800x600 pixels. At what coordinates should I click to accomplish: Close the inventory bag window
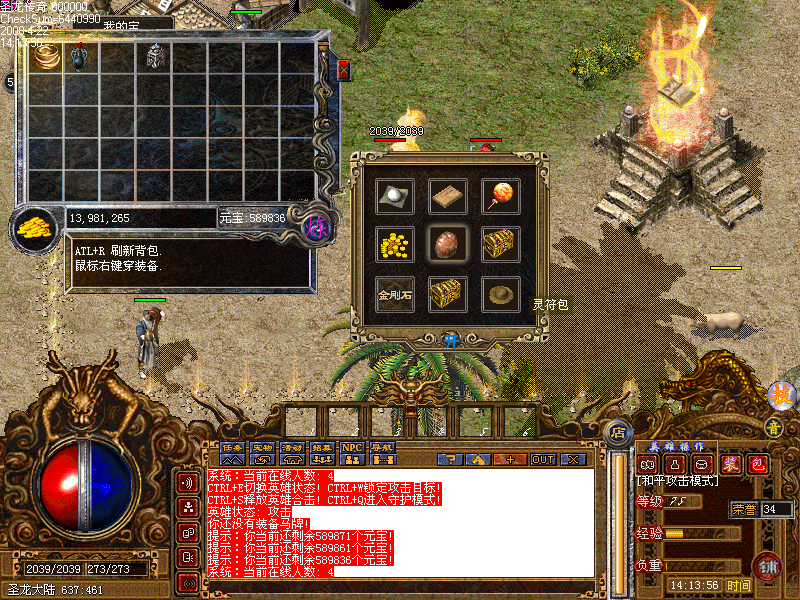344,70
